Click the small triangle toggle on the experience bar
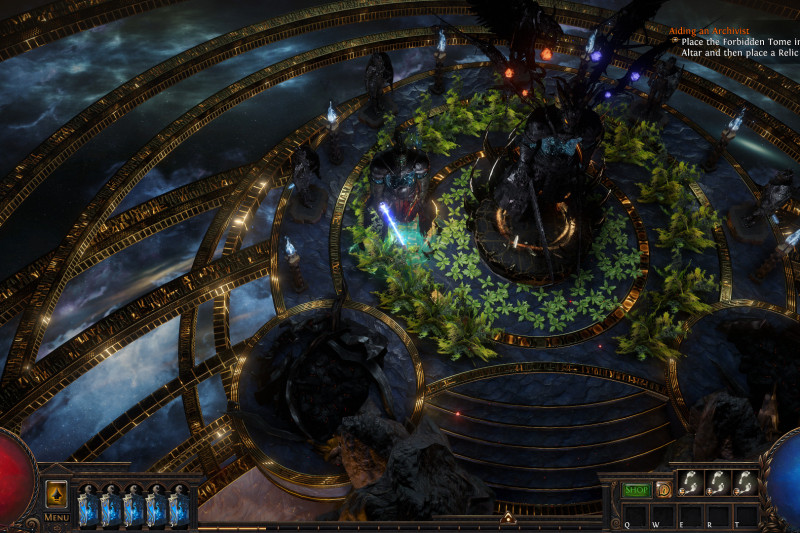Image resolution: width=800 pixels, height=533 pixels. [x=507, y=518]
